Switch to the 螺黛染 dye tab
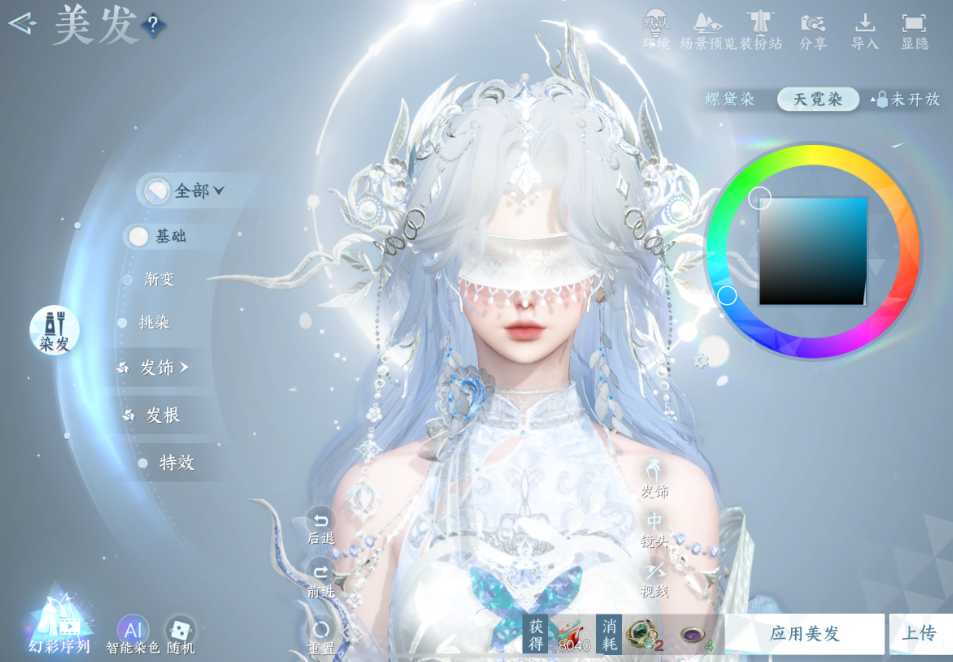The width and height of the screenshot is (953, 662). click(x=730, y=99)
